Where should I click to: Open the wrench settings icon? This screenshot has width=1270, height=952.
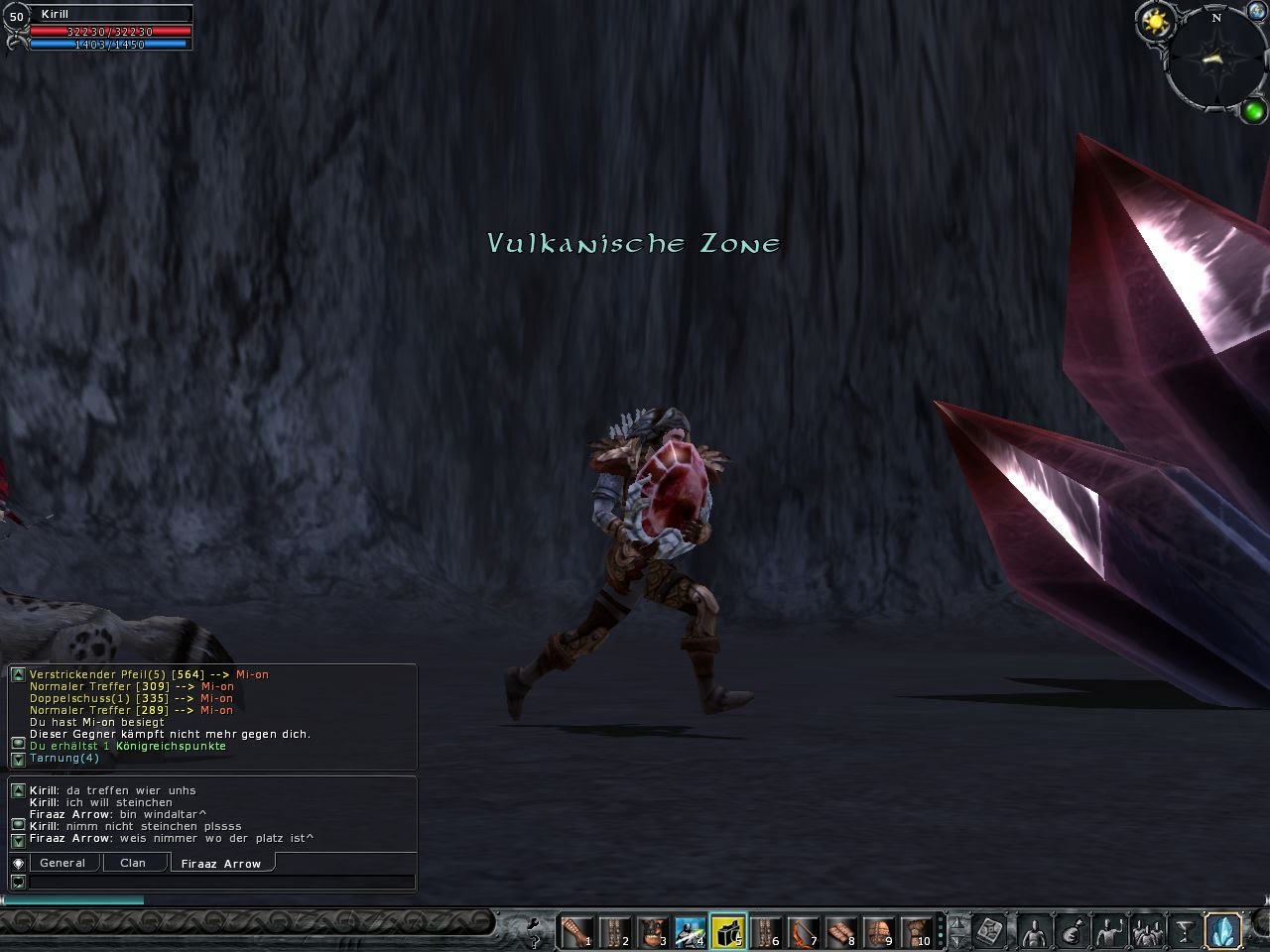534,921
